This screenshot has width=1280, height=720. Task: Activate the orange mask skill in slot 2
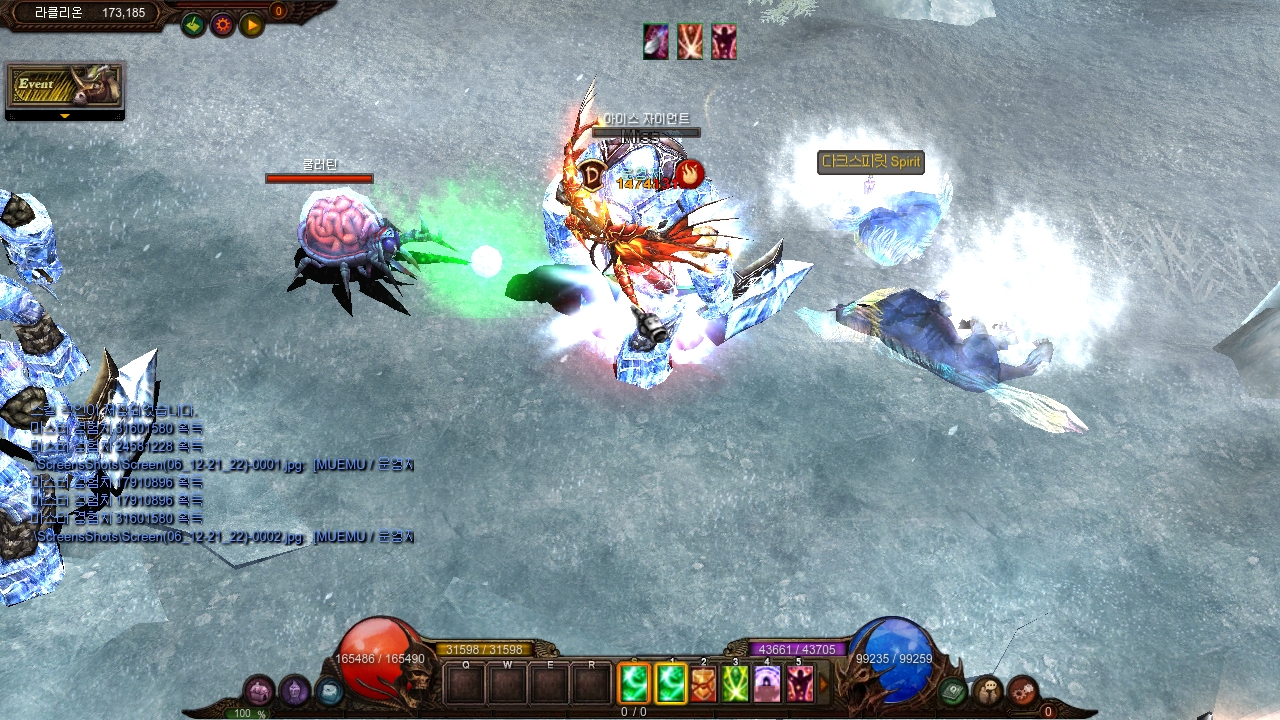[703, 684]
